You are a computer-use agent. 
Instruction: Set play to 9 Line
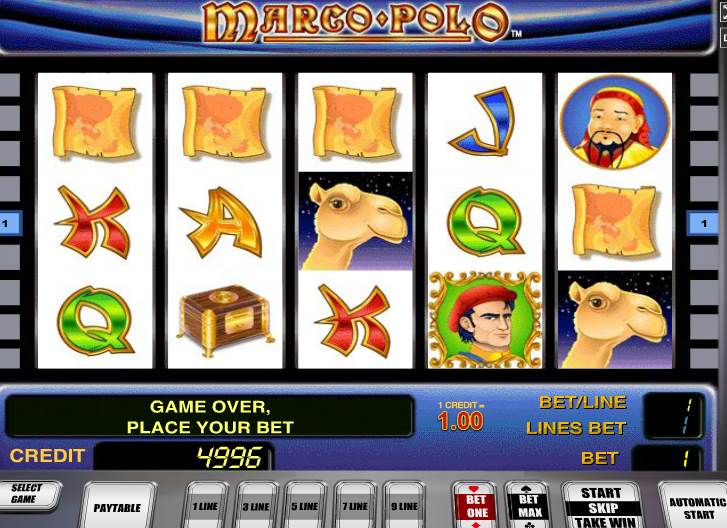405,506
